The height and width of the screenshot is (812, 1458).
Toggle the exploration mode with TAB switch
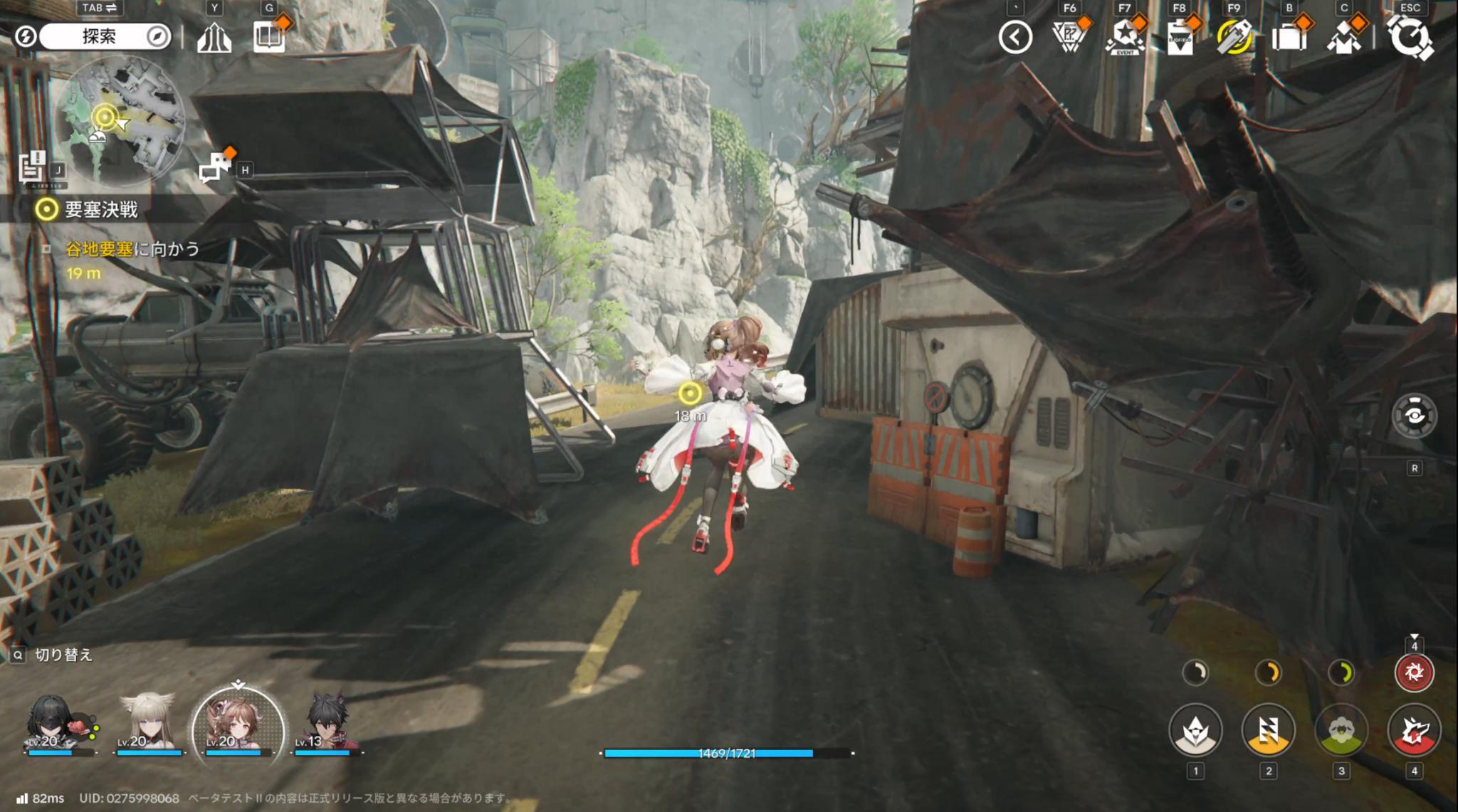tap(100, 9)
